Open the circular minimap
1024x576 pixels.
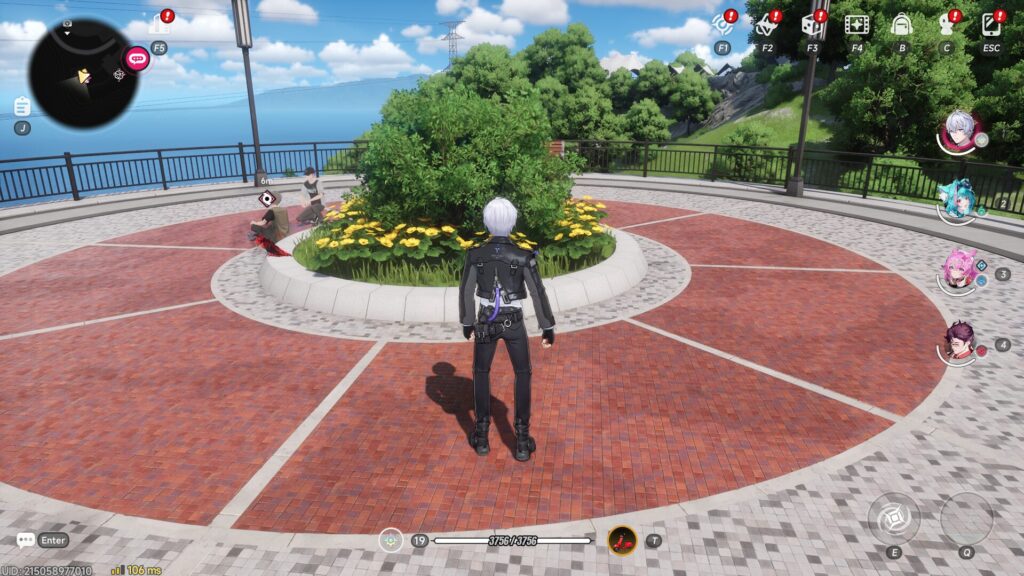83,73
